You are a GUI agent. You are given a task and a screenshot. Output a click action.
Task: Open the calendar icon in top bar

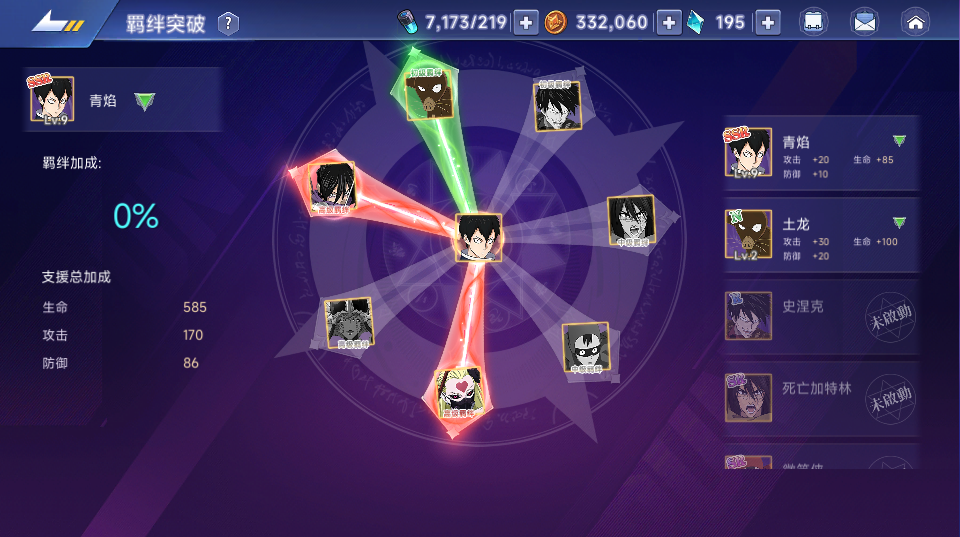[x=813, y=22]
